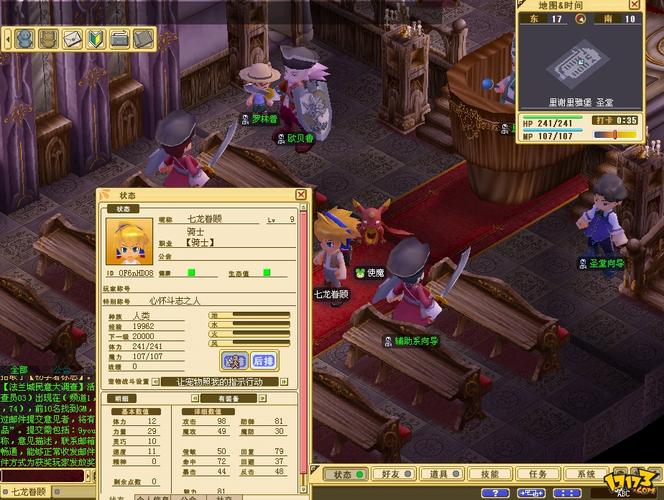Close the 状态 status window
The width and height of the screenshot is (664, 500).
[x=301, y=195]
